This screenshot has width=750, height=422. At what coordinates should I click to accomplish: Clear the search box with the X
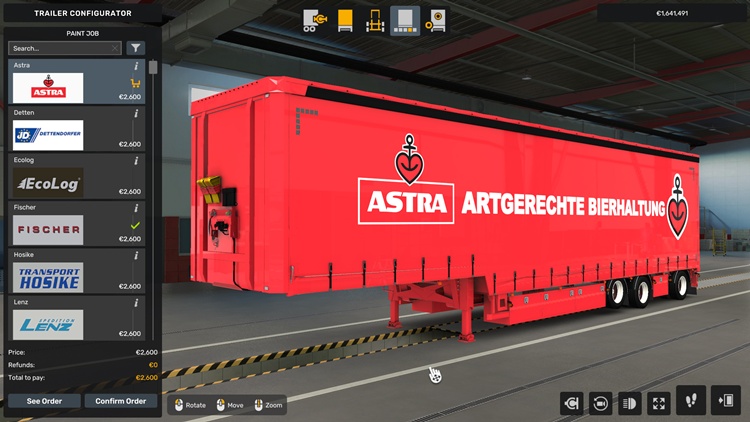[x=115, y=48]
